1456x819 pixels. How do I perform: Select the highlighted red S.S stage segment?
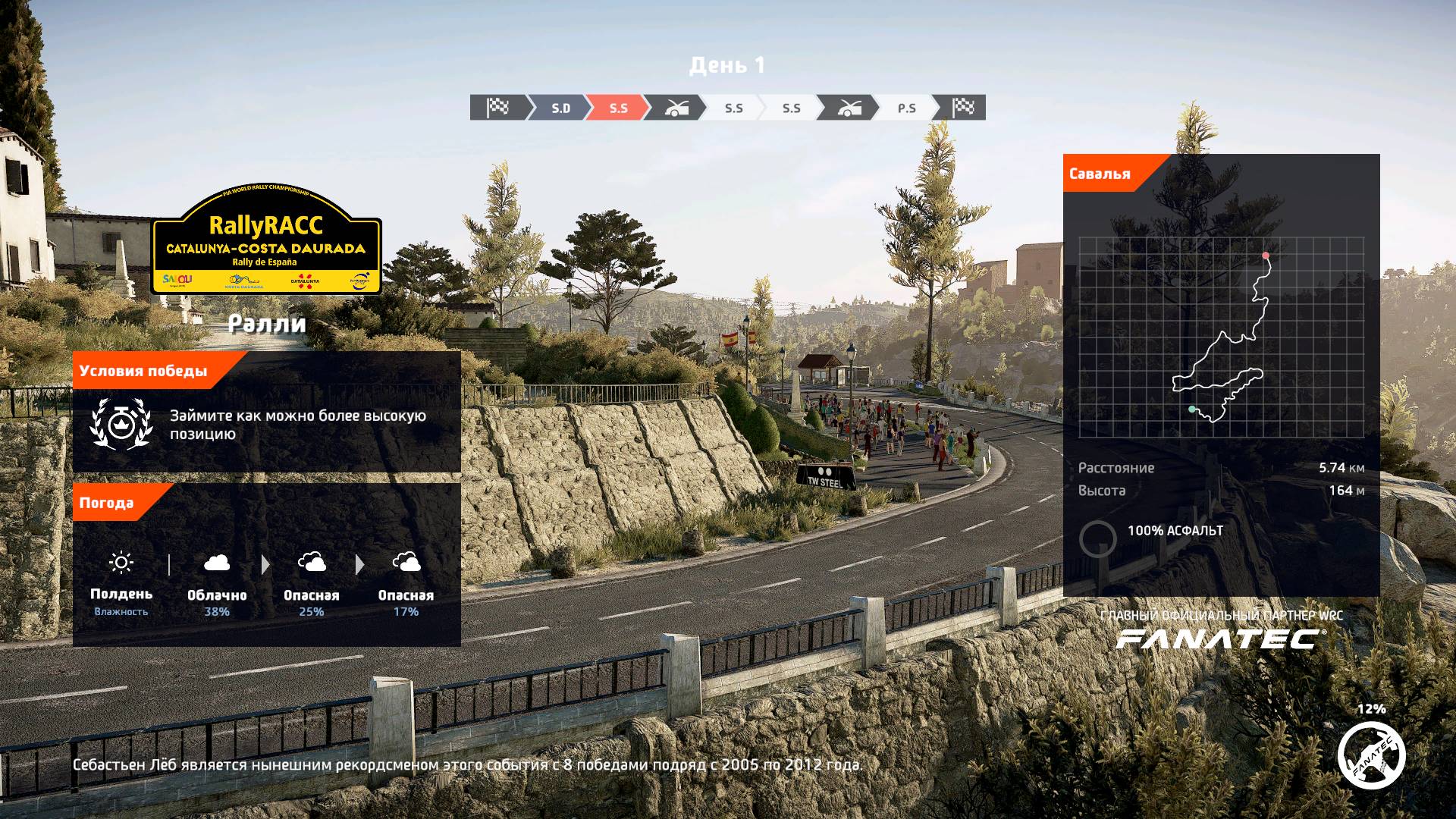pyautogui.click(x=617, y=108)
